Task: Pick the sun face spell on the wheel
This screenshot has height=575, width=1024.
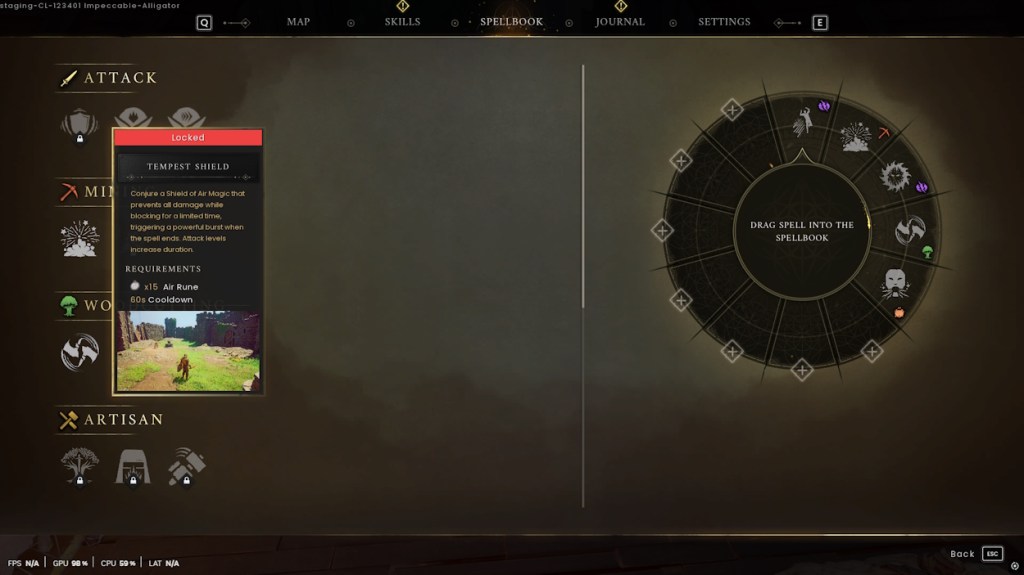Action: pyautogui.click(x=893, y=177)
